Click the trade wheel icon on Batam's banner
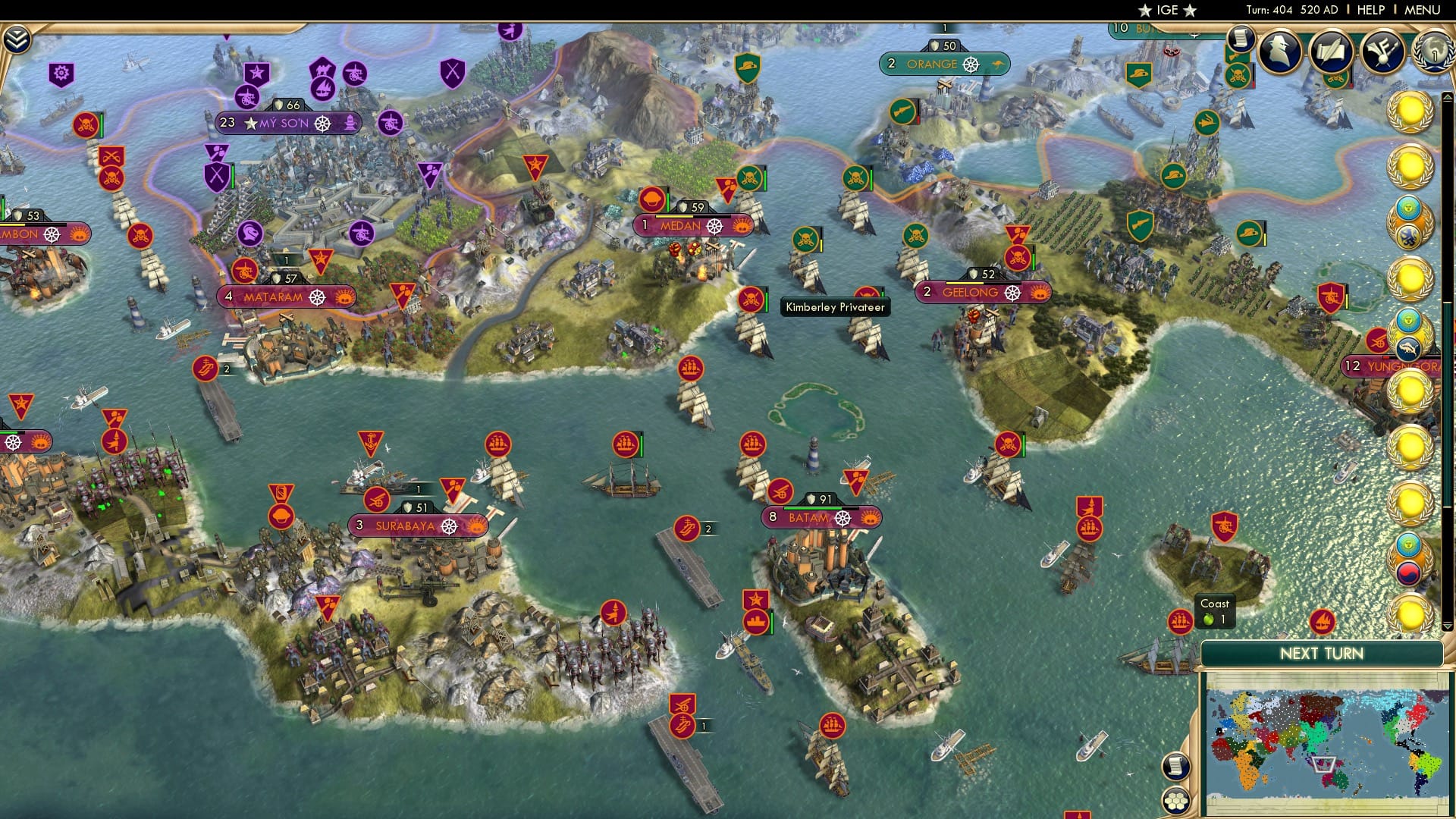This screenshot has width=1456, height=819. click(842, 518)
